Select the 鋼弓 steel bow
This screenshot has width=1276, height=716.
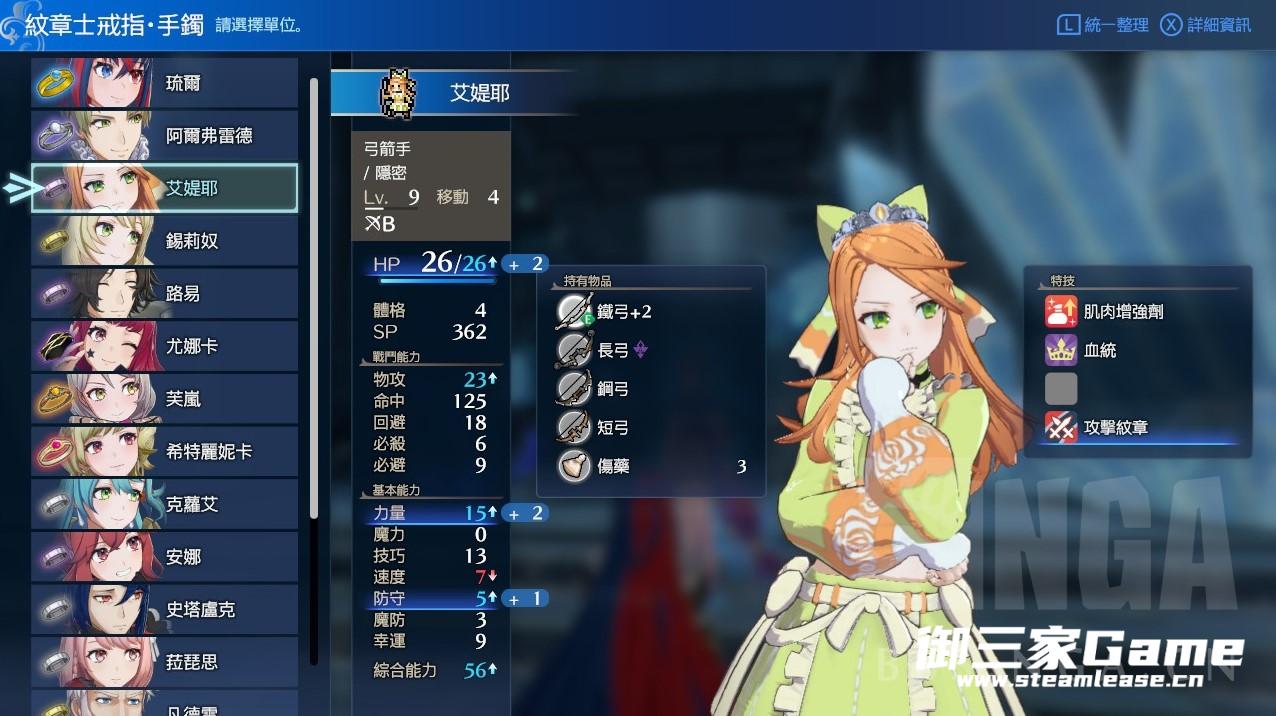click(x=612, y=389)
